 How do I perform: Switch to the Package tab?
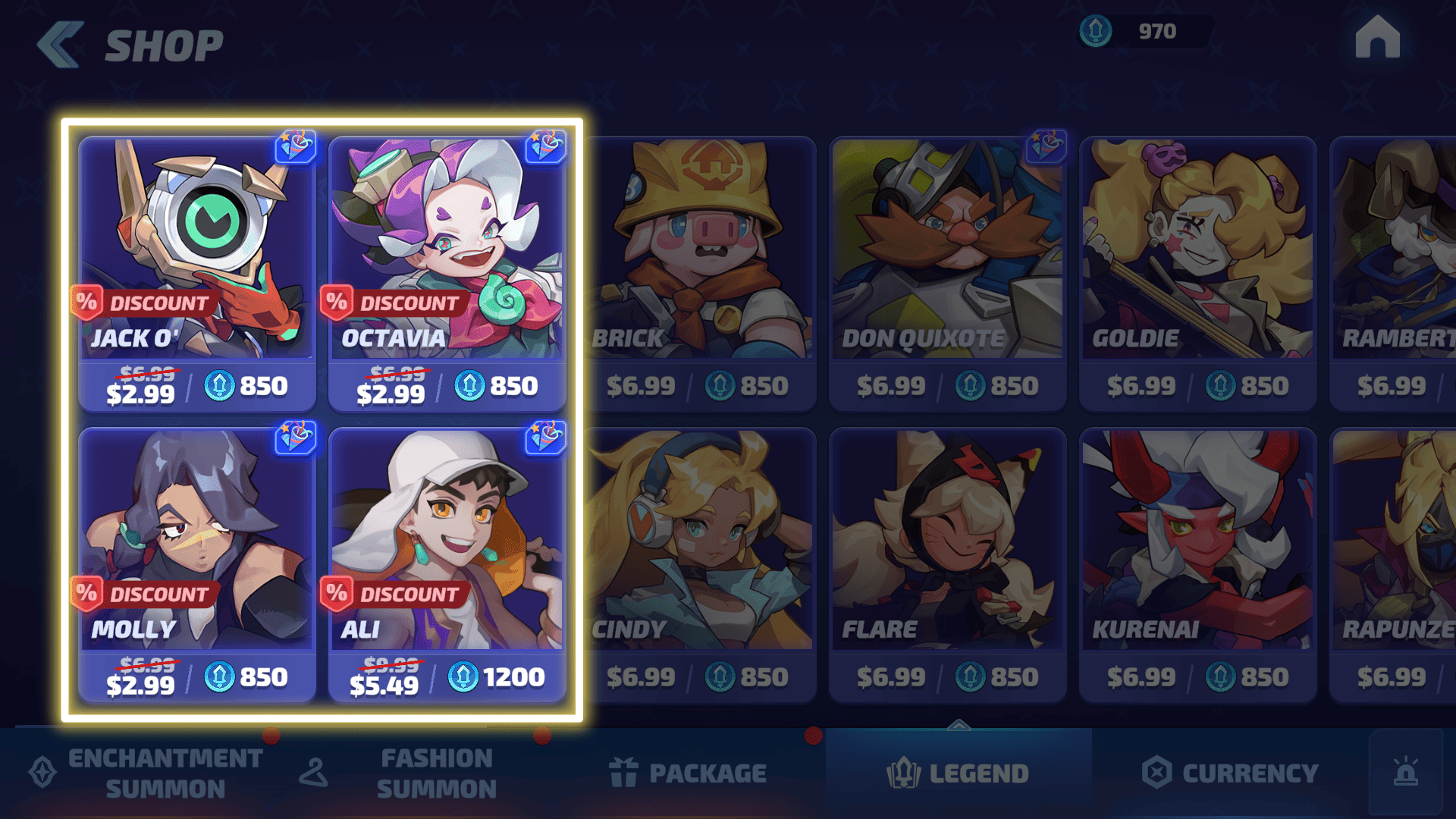(688, 773)
